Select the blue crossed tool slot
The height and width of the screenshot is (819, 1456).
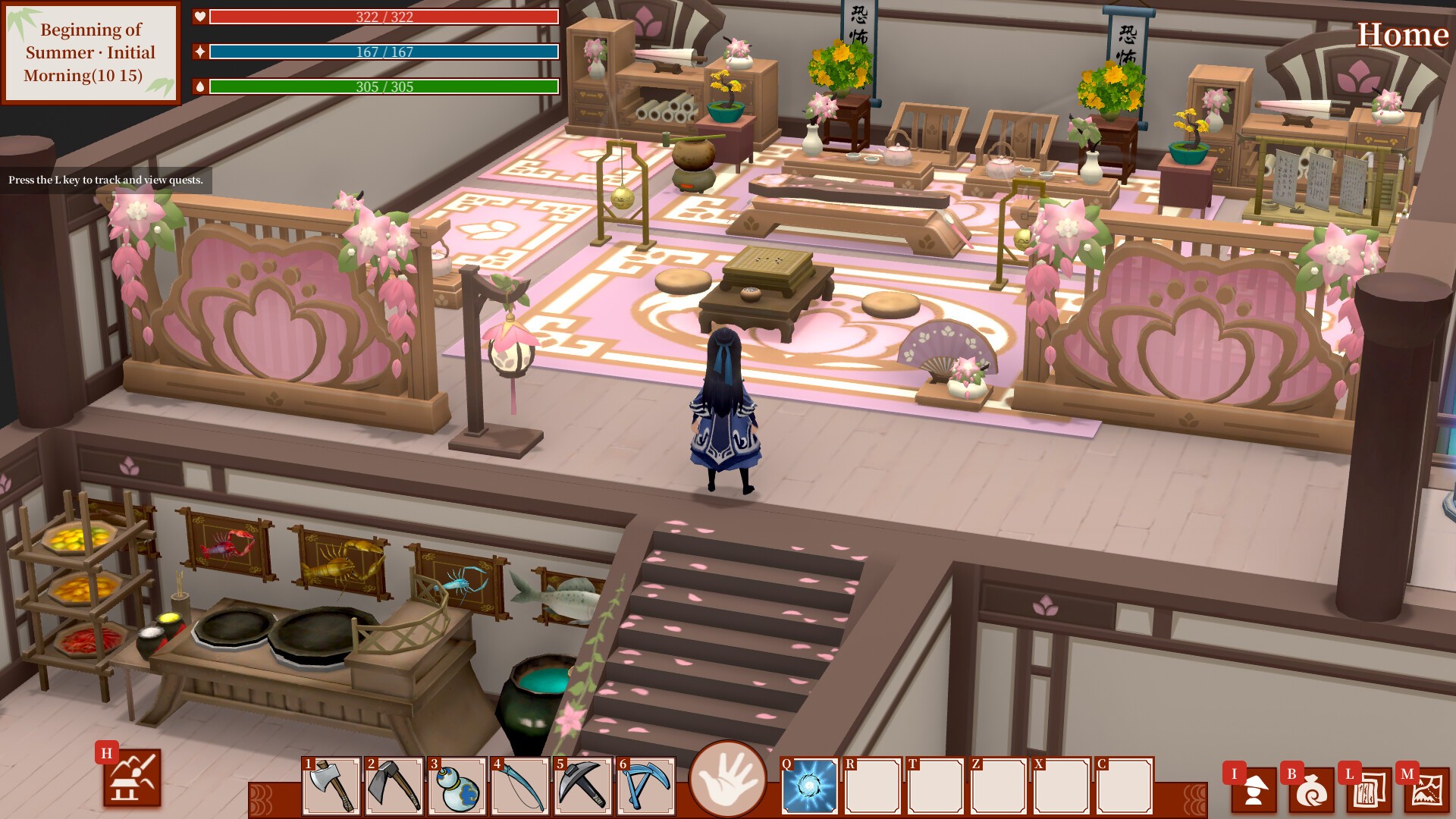[646, 786]
